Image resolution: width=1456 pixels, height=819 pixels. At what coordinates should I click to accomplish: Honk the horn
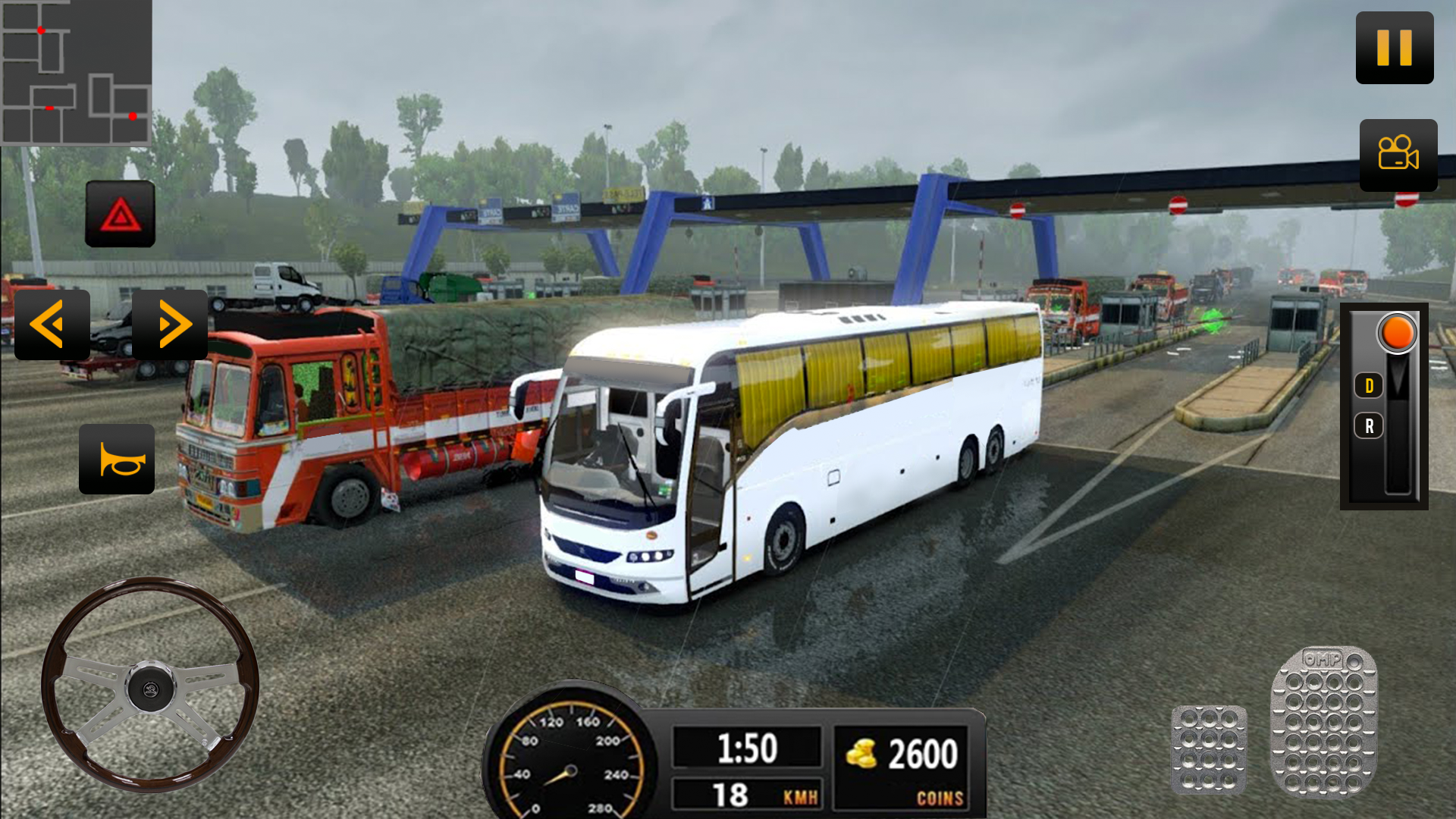point(118,460)
